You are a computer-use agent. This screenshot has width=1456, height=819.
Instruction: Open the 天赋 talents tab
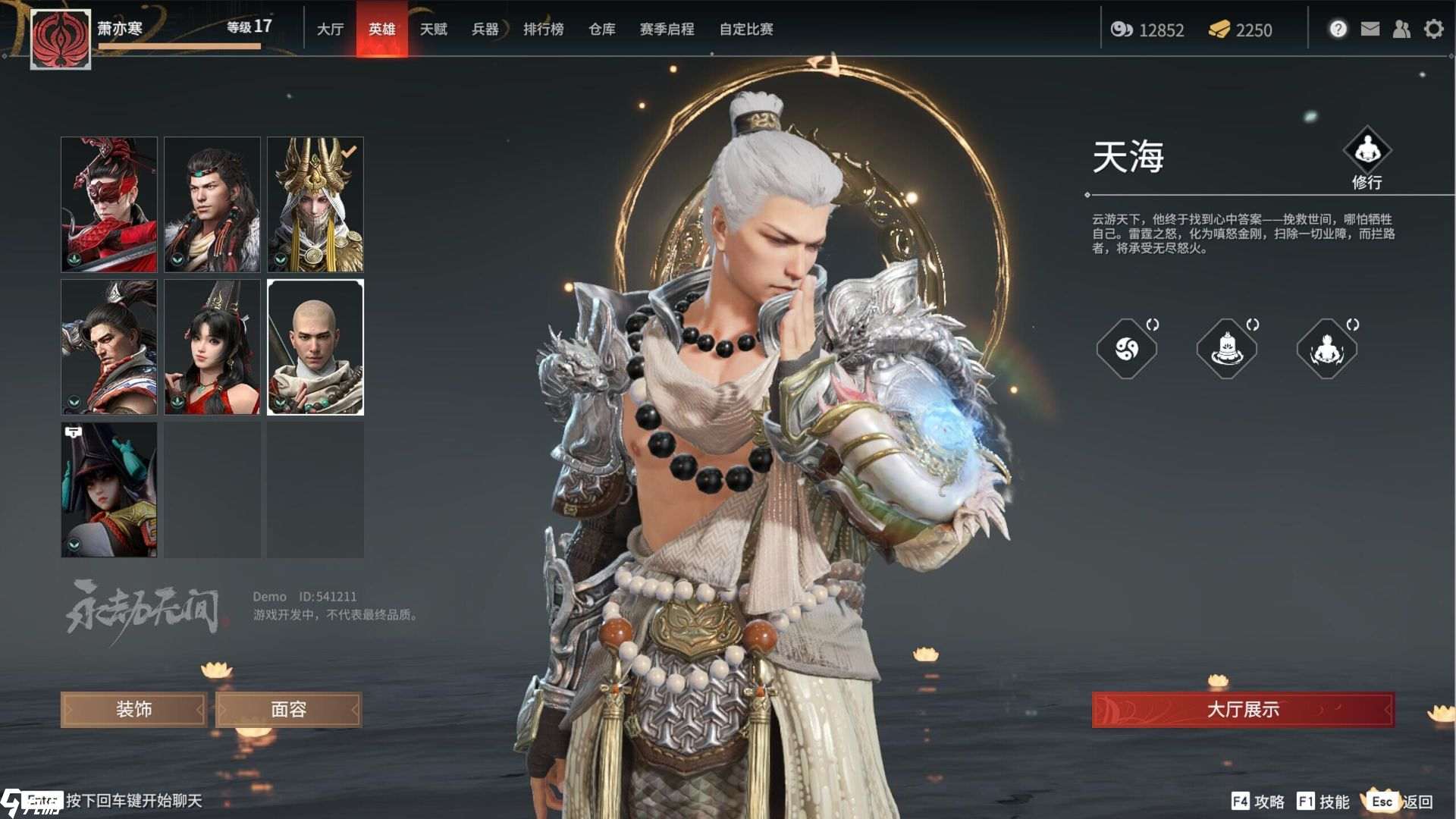tap(433, 30)
